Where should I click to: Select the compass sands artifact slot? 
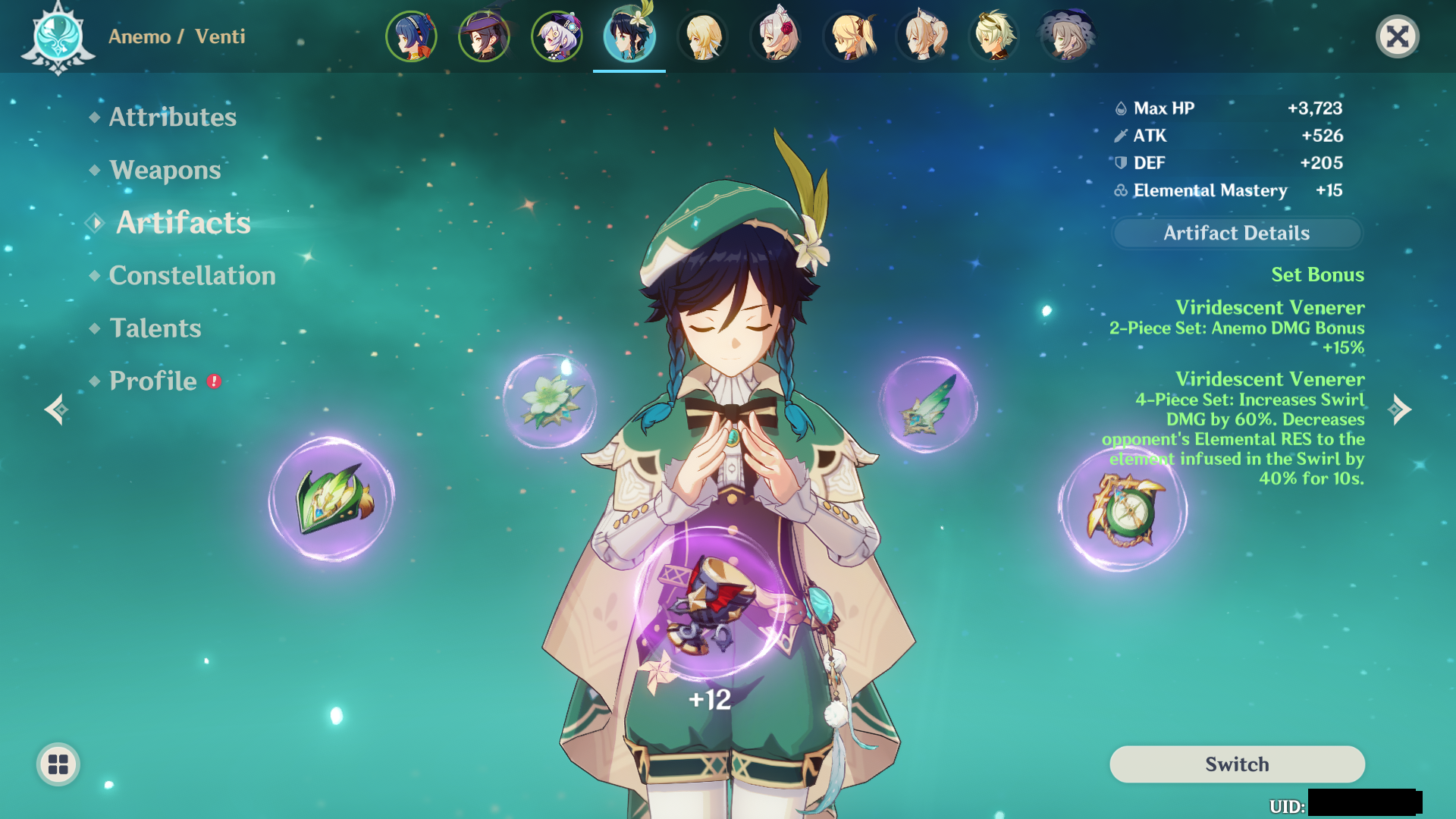[x=1123, y=509]
